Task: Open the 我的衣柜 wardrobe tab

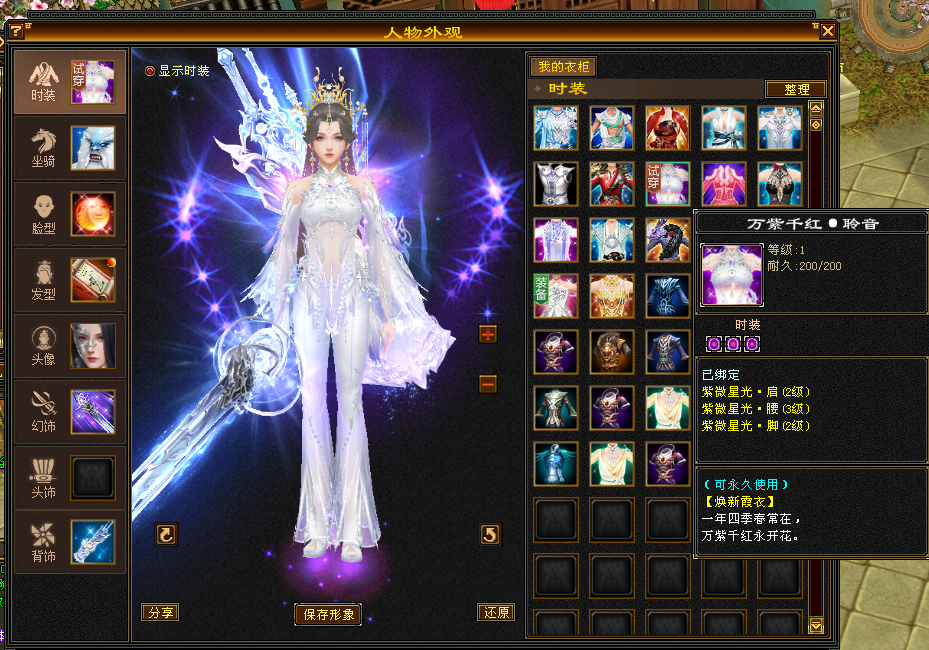Action: click(x=564, y=67)
